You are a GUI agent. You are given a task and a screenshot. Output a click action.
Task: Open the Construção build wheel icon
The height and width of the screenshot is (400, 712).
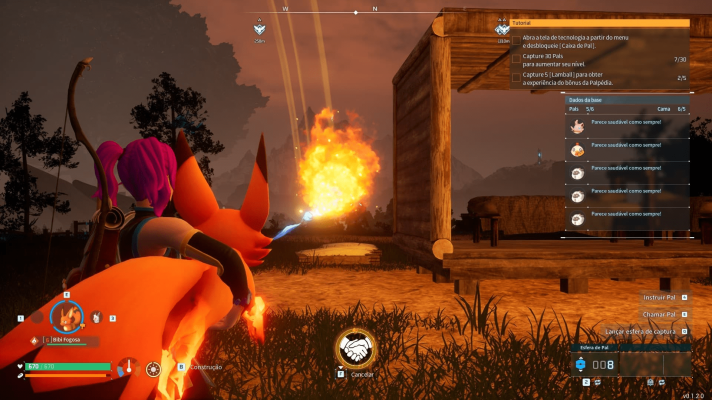tap(153, 368)
